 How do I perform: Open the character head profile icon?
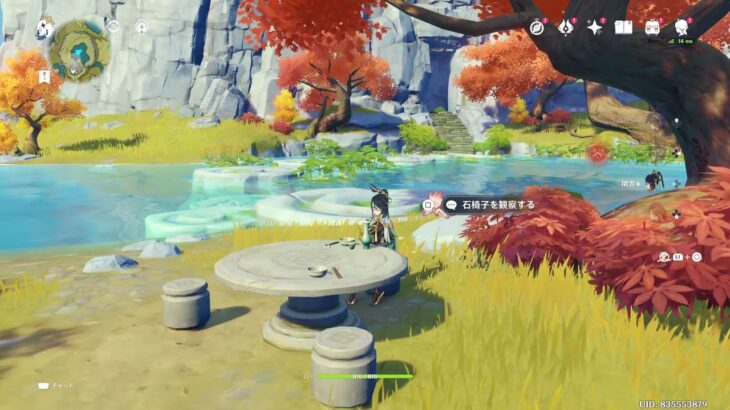pyautogui.click(x=682, y=27)
